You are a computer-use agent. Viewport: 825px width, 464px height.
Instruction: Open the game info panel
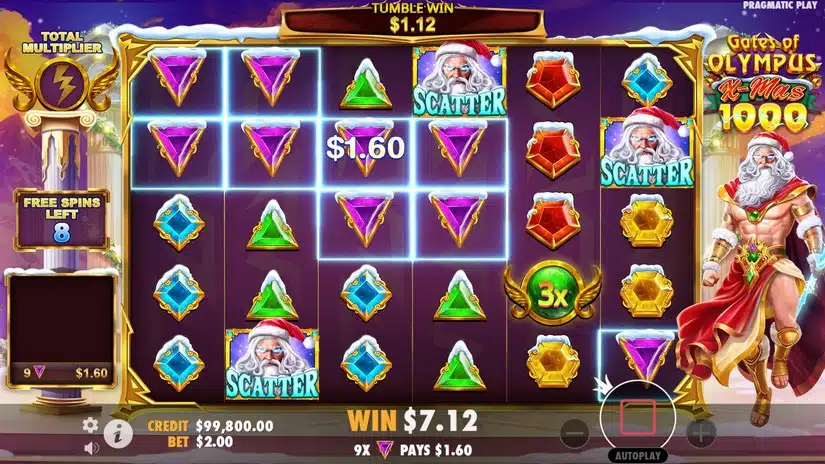118,433
